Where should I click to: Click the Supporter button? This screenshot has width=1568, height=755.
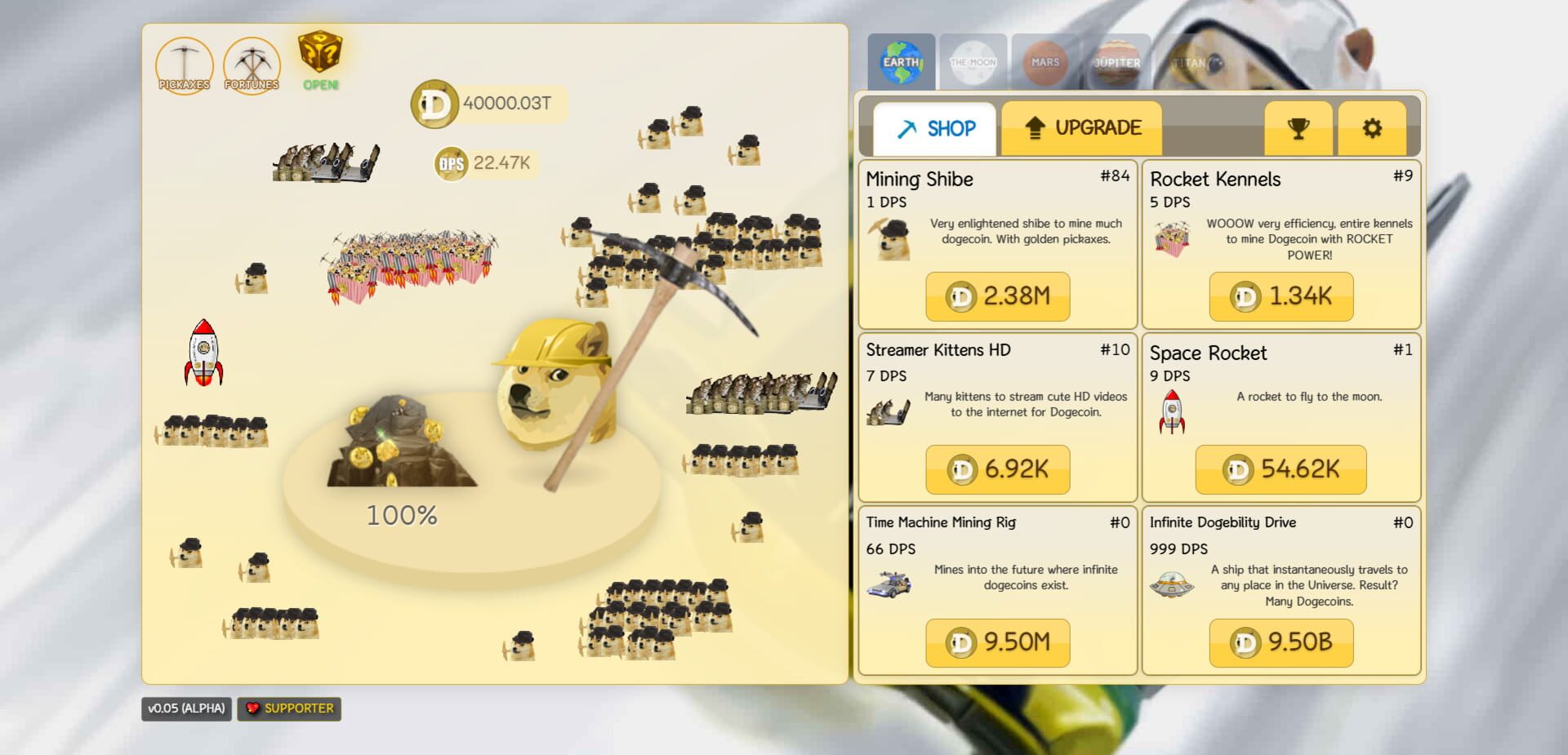[x=288, y=708]
